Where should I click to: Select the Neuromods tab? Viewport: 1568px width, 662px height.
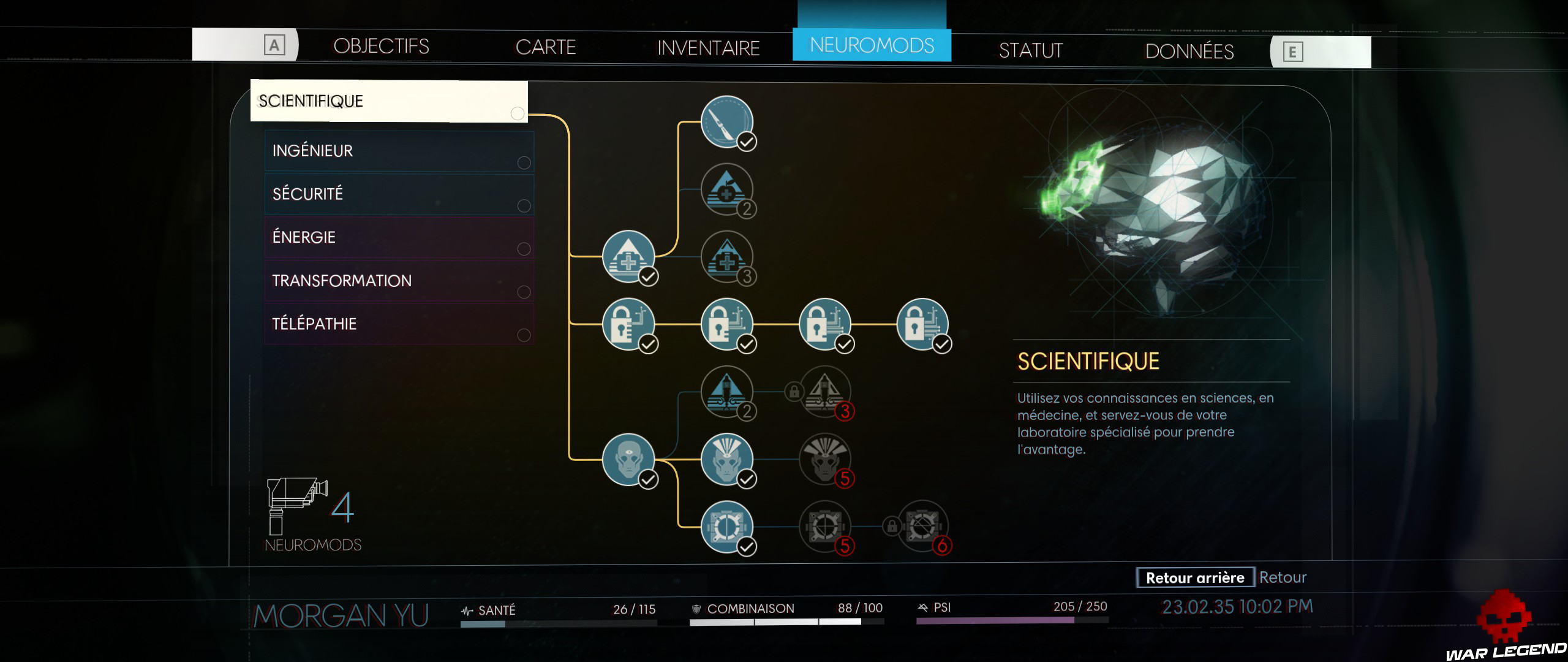click(x=872, y=45)
